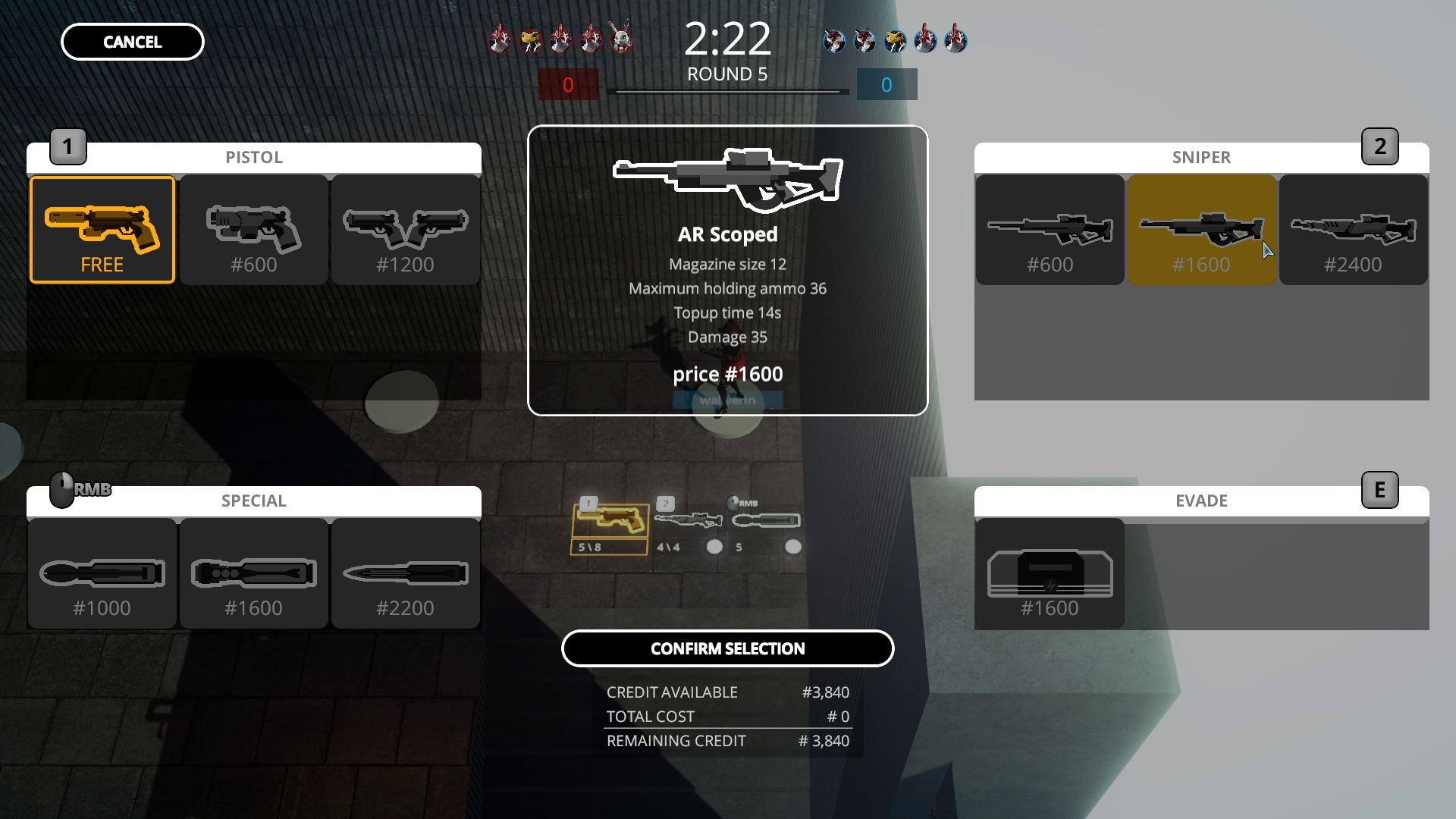
Task: Toggle the ammo indicator next to slot 2
Action: click(714, 546)
